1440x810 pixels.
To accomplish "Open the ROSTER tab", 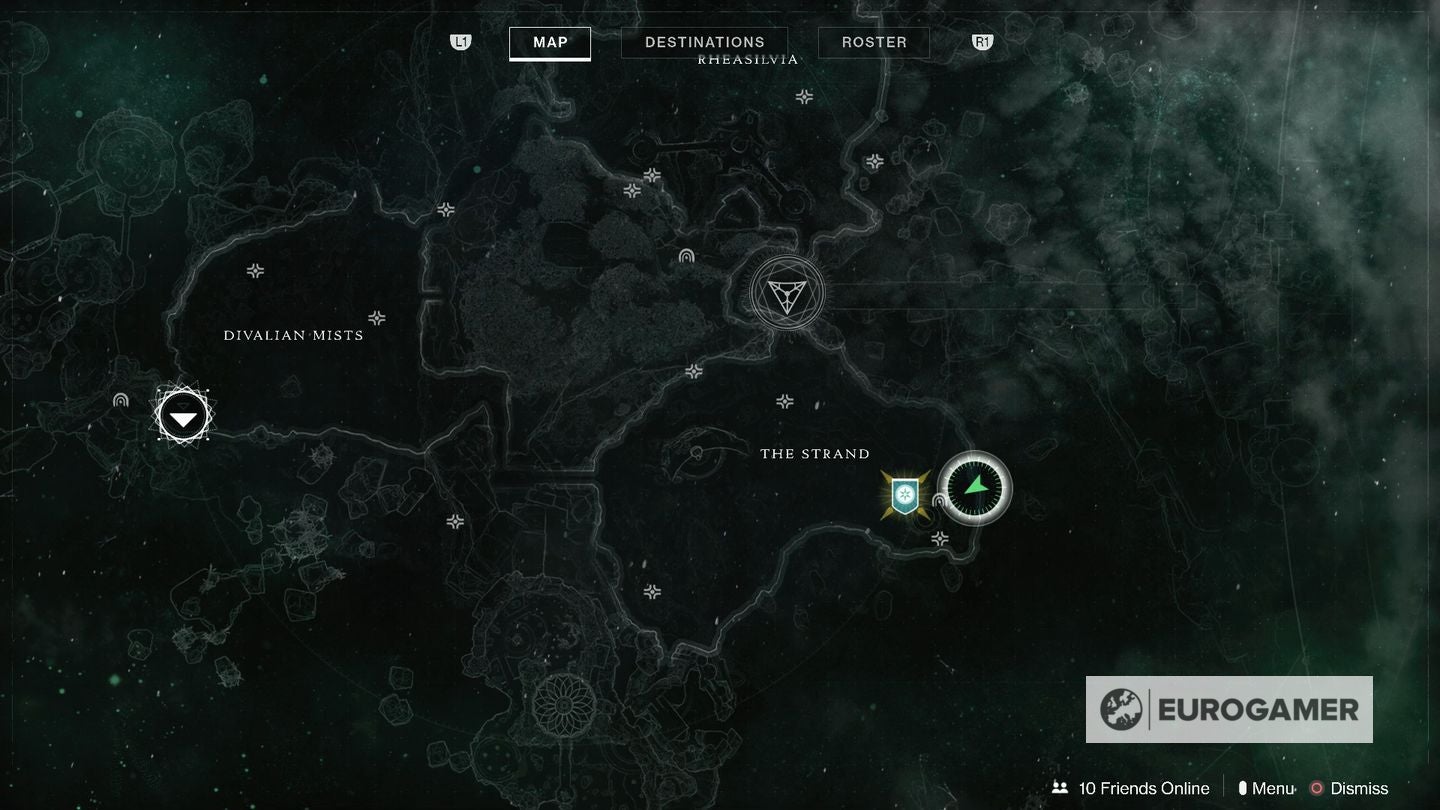I will click(x=874, y=42).
